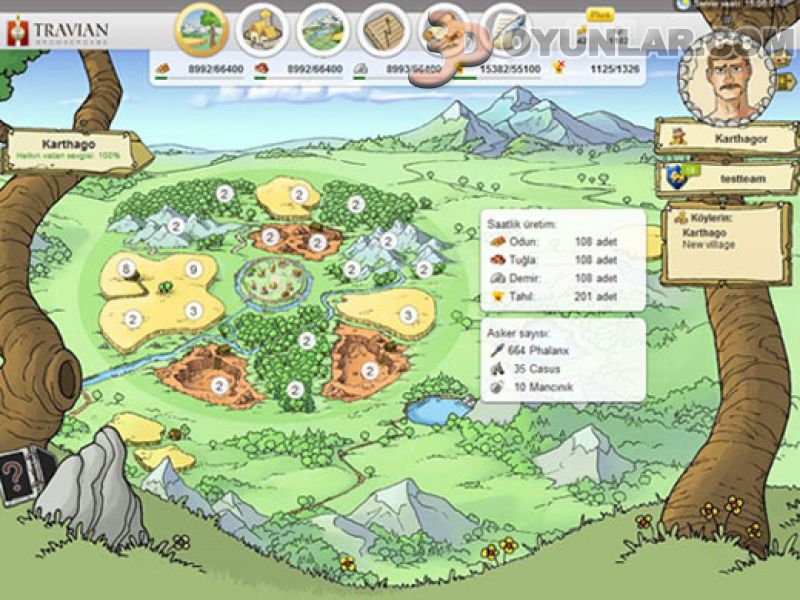Enter the village center
Screen dimensions: 800x600
click(272, 276)
